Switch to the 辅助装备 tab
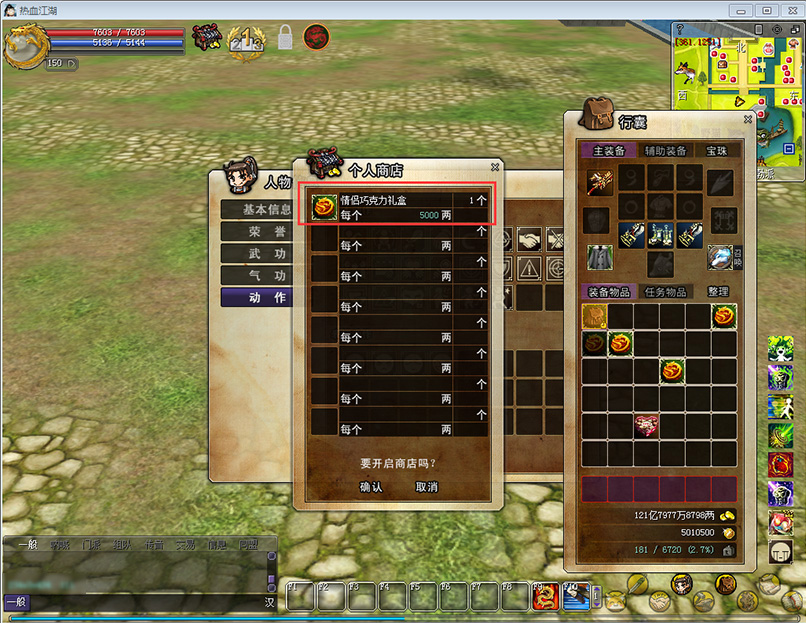 click(x=665, y=151)
